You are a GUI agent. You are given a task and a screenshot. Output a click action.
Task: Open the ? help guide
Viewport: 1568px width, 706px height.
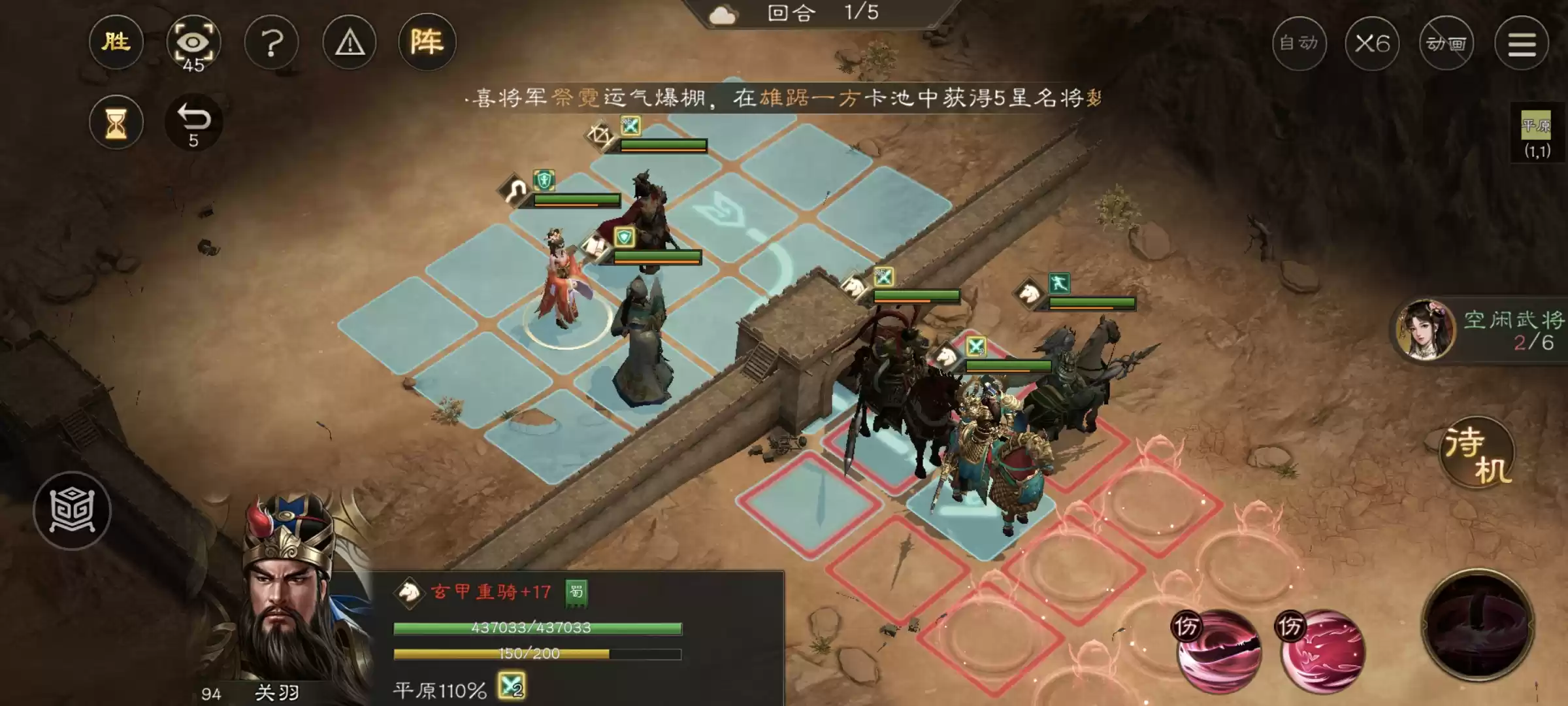(x=272, y=42)
